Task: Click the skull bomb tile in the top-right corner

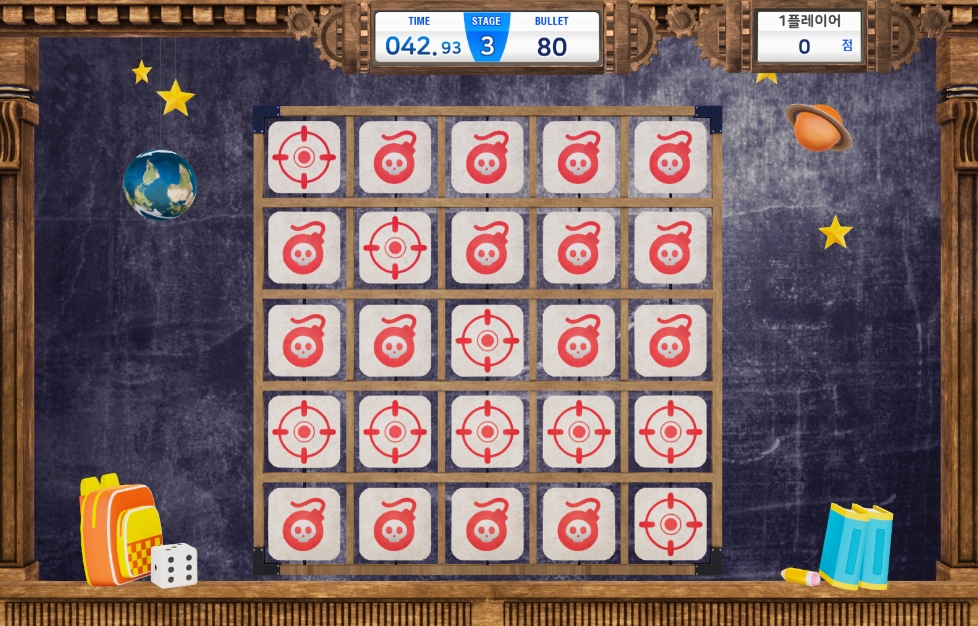Action: (x=670, y=157)
